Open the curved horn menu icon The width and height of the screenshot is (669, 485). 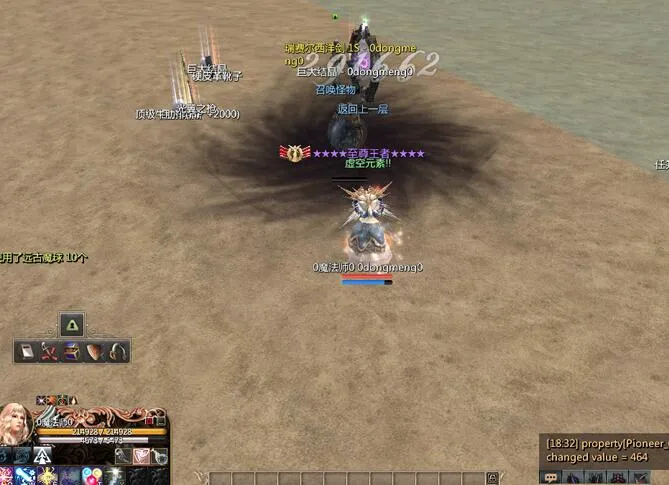tap(118, 351)
